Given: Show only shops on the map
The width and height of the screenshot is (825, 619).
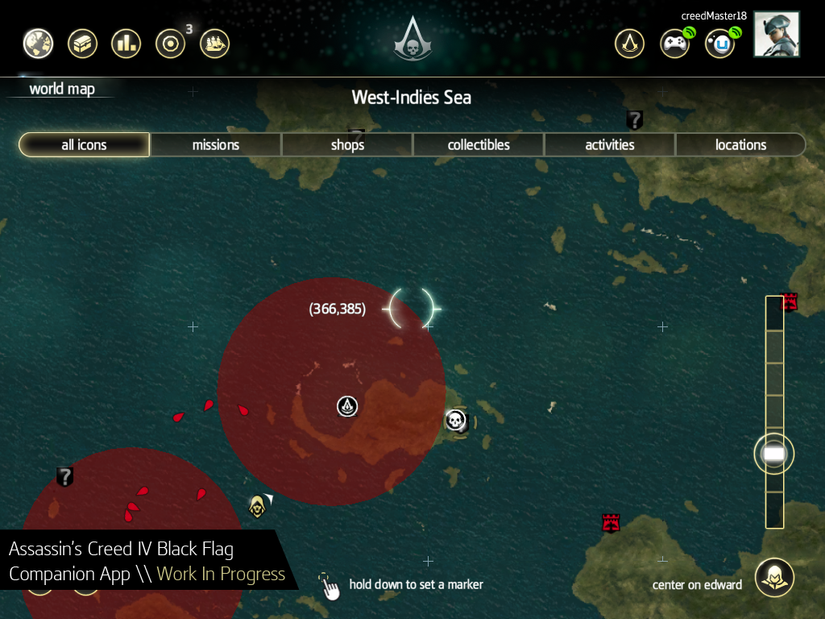Looking at the screenshot, I should point(347,145).
